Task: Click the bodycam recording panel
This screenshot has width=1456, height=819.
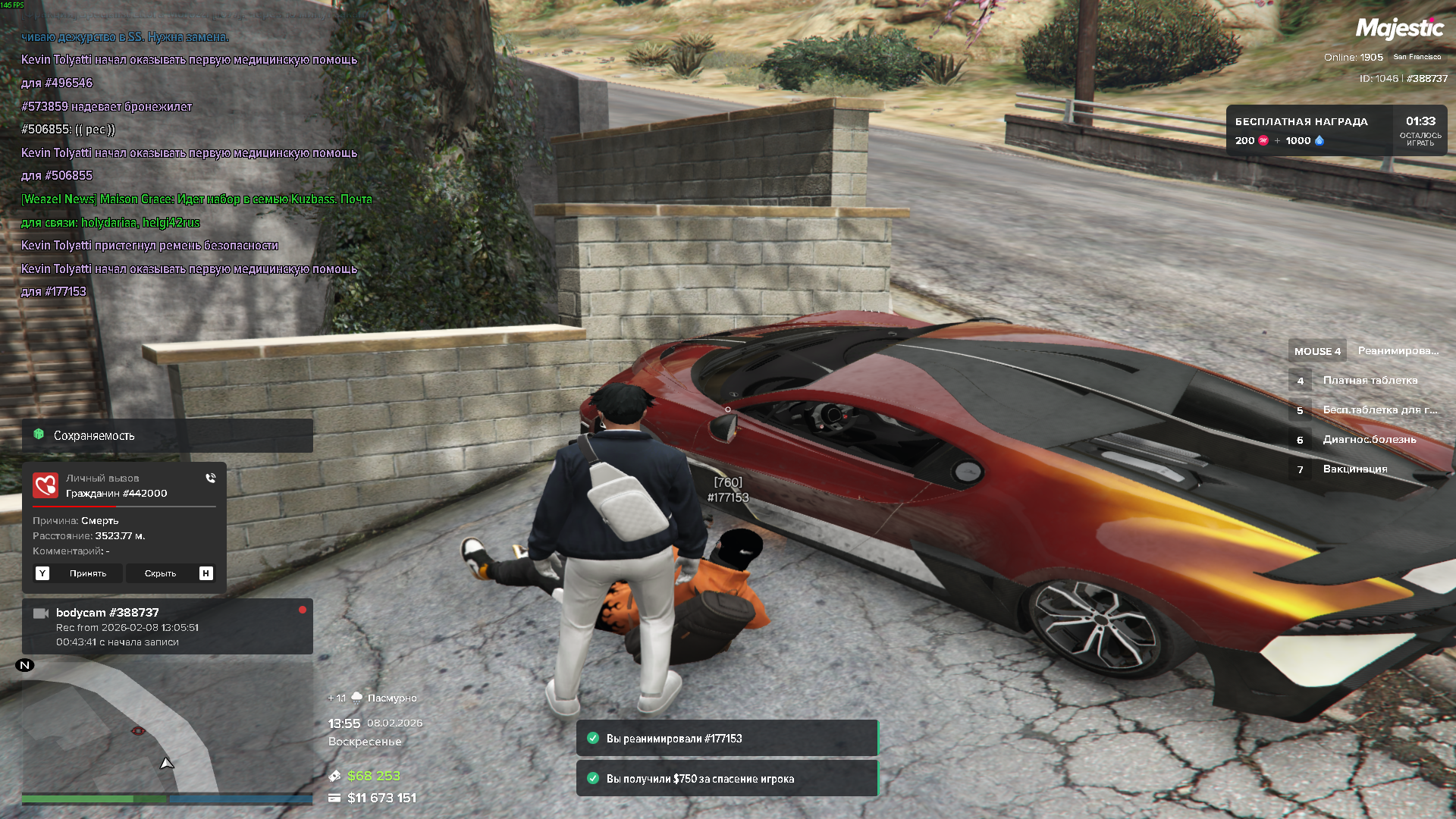Action: click(x=167, y=626)
